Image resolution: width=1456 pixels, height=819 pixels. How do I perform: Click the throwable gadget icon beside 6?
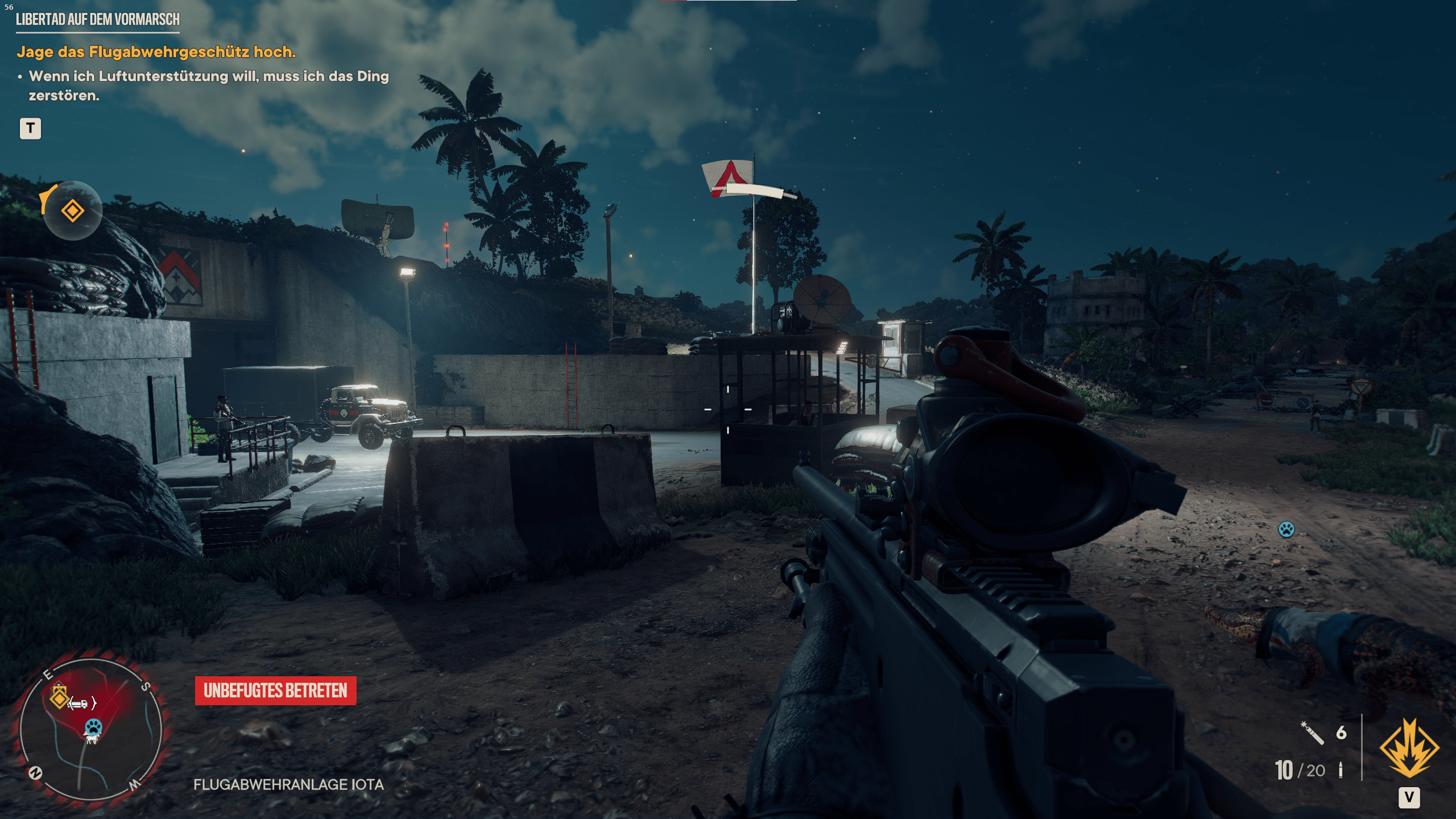(1312, 733)
